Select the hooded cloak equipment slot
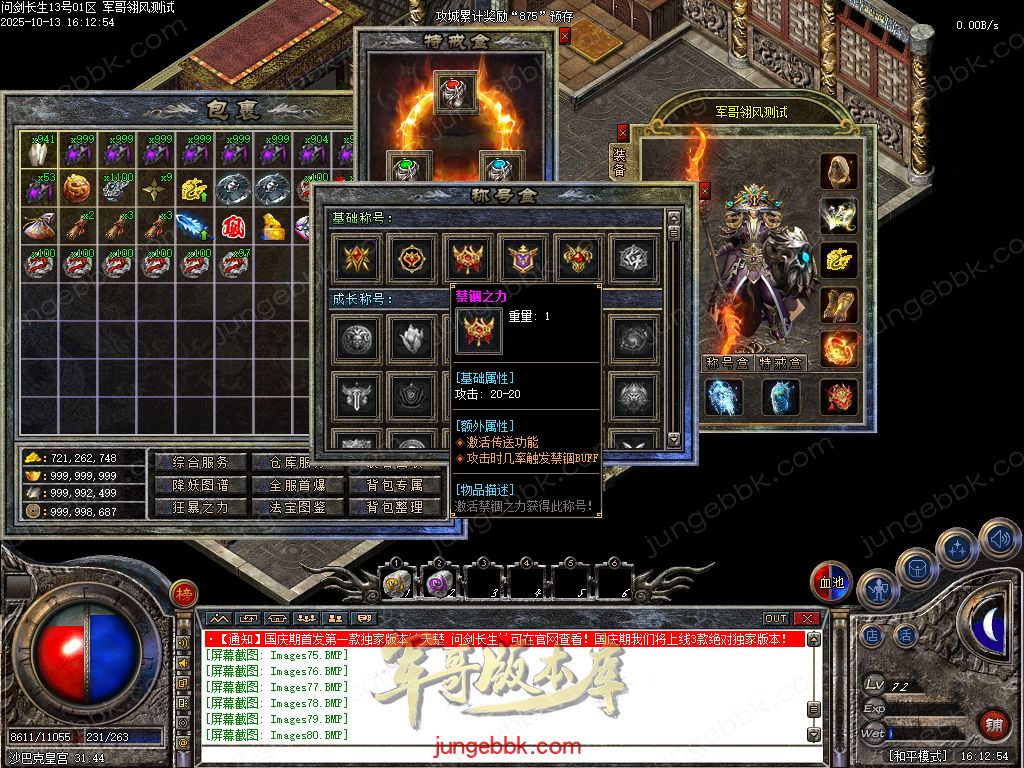Screen dimensions: 1024x768 839,172
